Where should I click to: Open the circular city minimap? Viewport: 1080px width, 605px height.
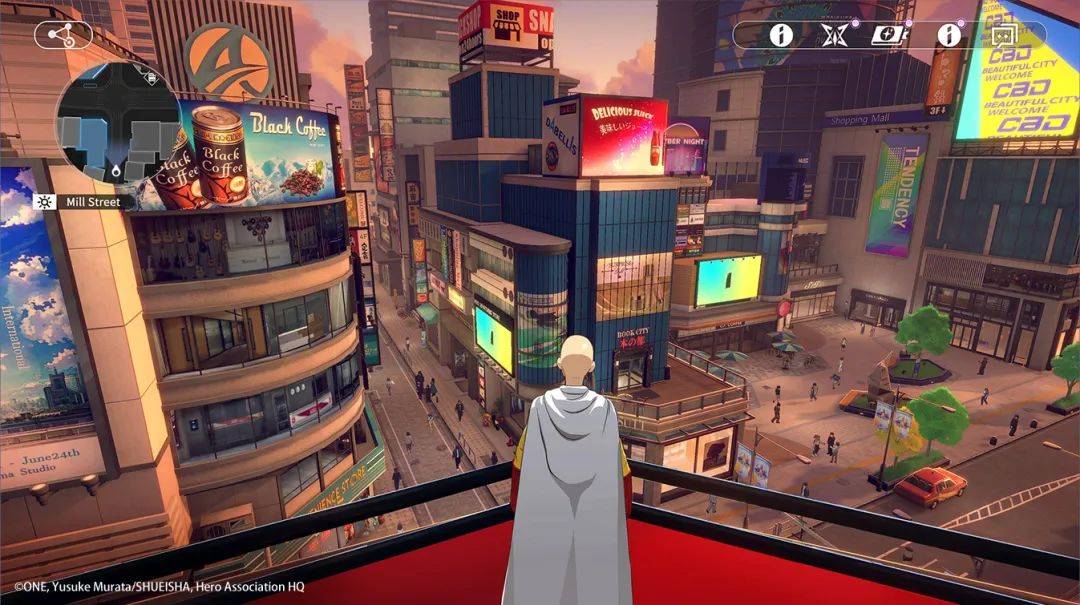118,123
